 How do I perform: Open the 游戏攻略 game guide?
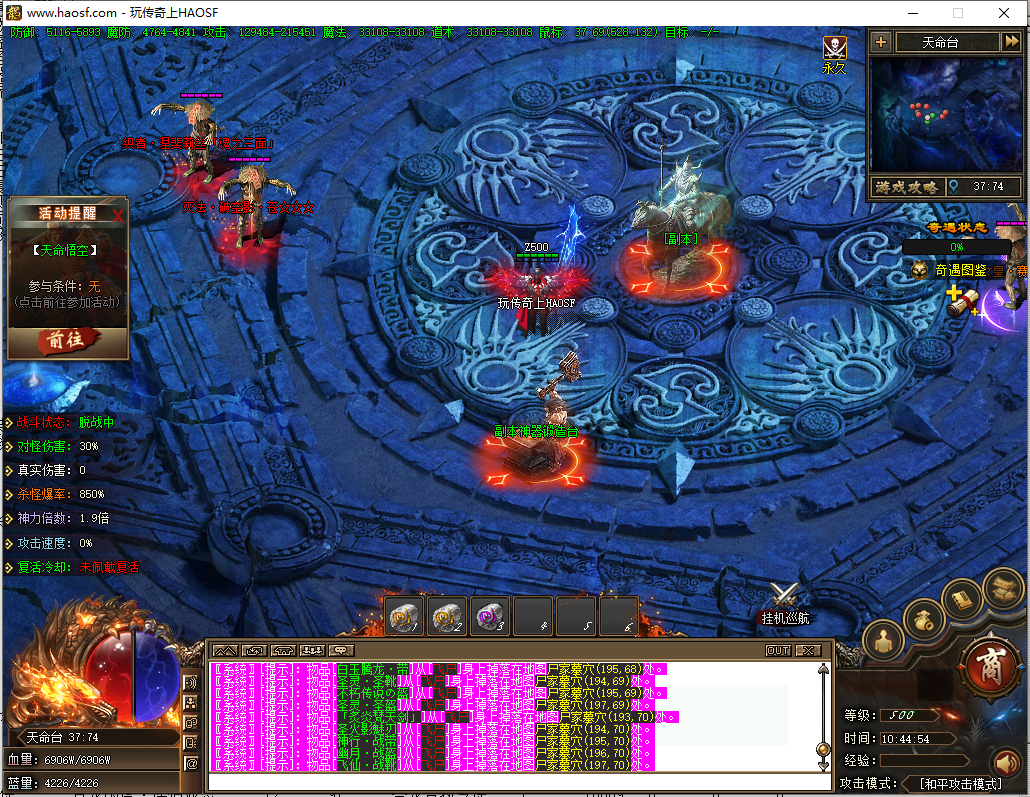907,187
